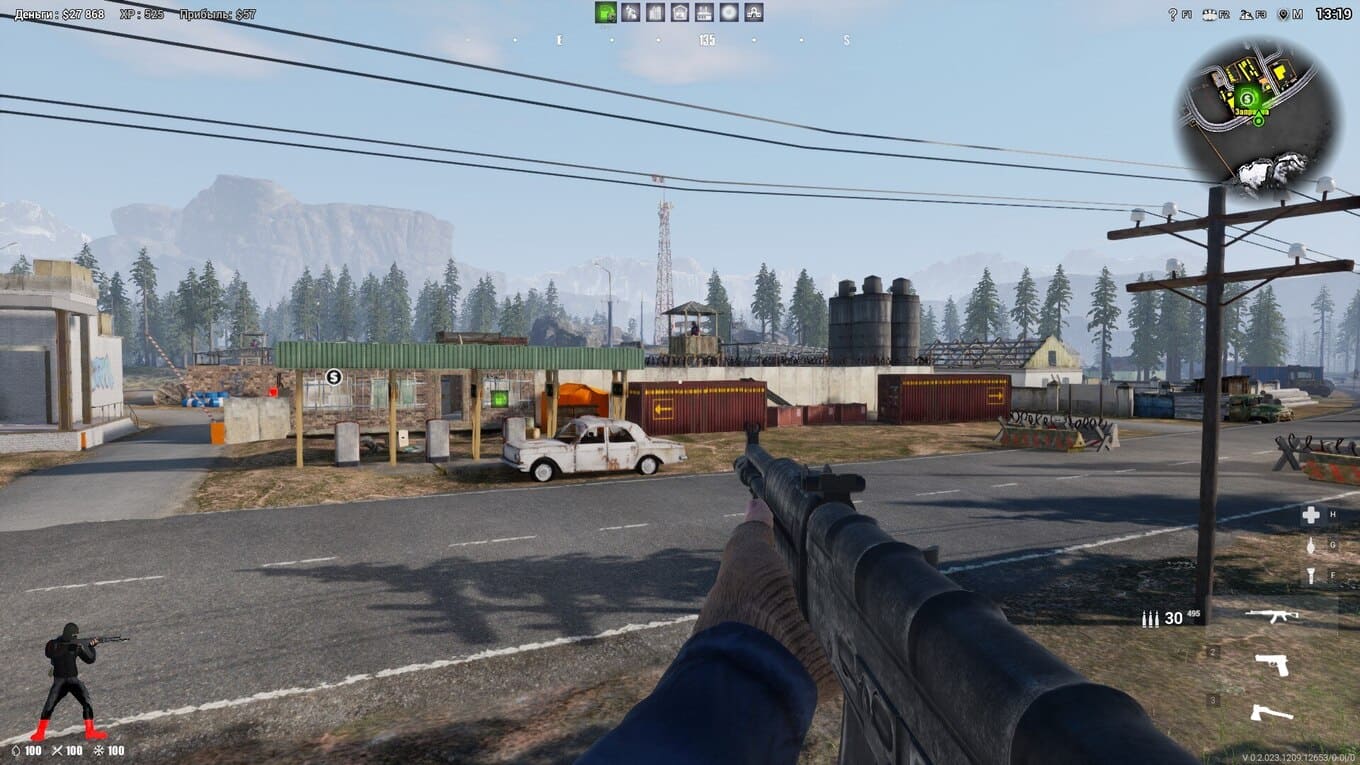
Task: Choose the factory icon with chimneys
Action: coord(704,12)
